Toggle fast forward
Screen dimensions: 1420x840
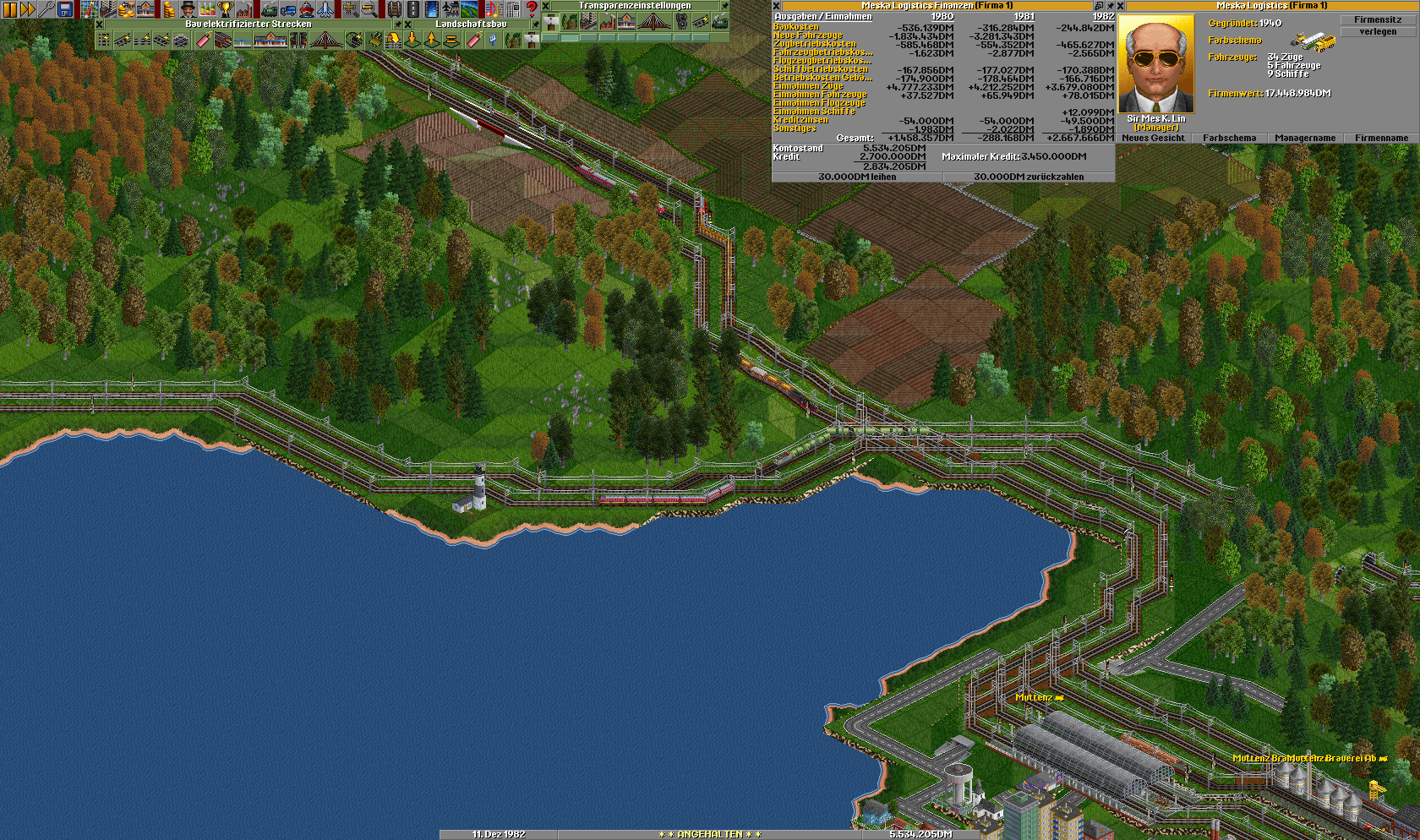28,9
